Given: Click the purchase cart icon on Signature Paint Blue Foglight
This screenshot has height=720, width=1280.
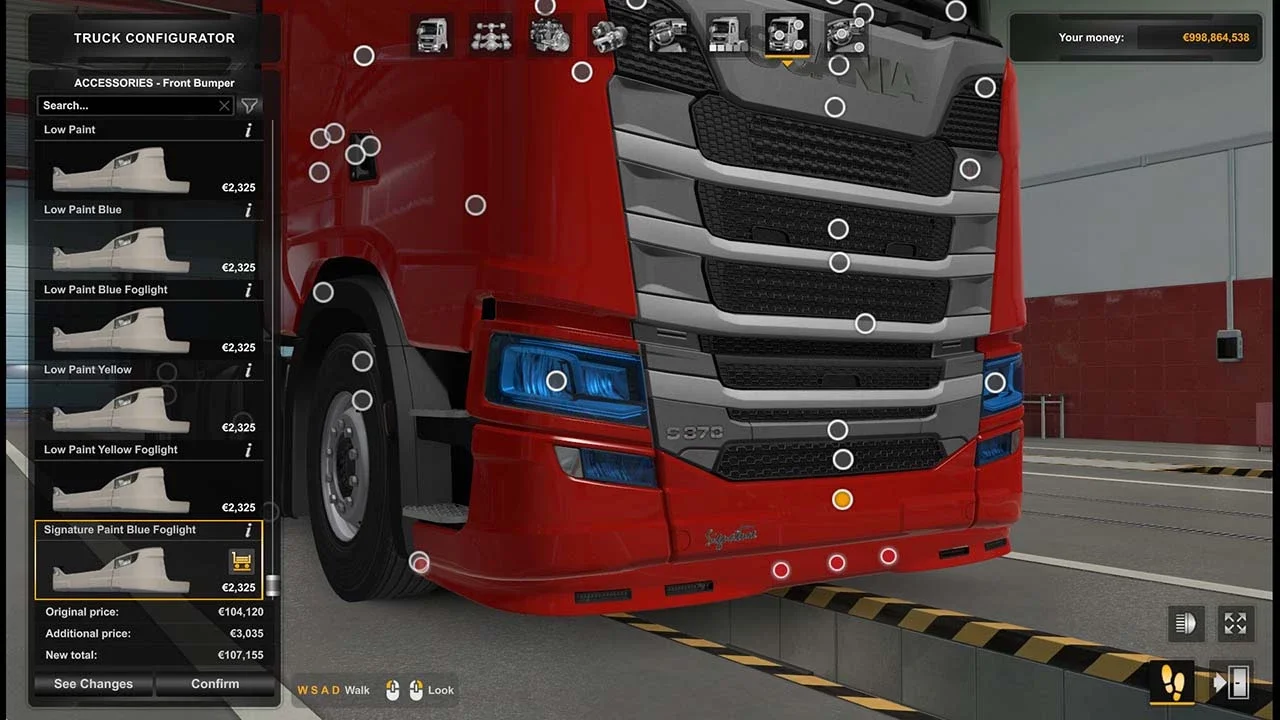Looking at the screenshot, I should [x=241, y=561].
